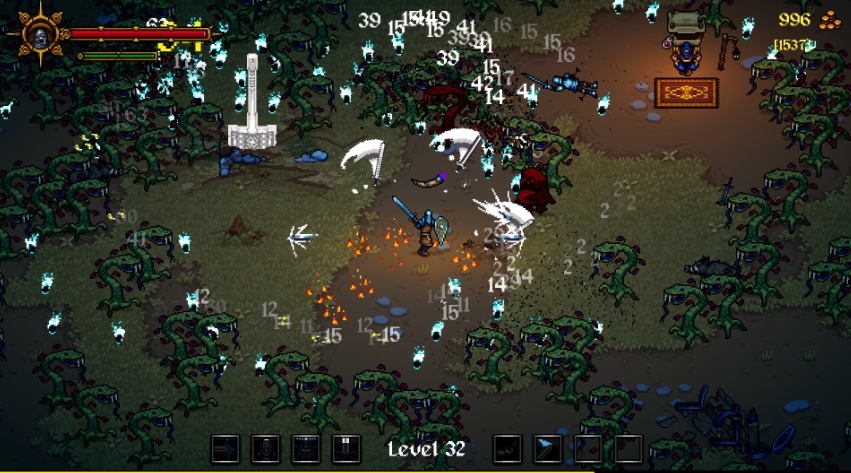Select the blue axe item slot
Screen dimensions: 851x473
point(548,449)
